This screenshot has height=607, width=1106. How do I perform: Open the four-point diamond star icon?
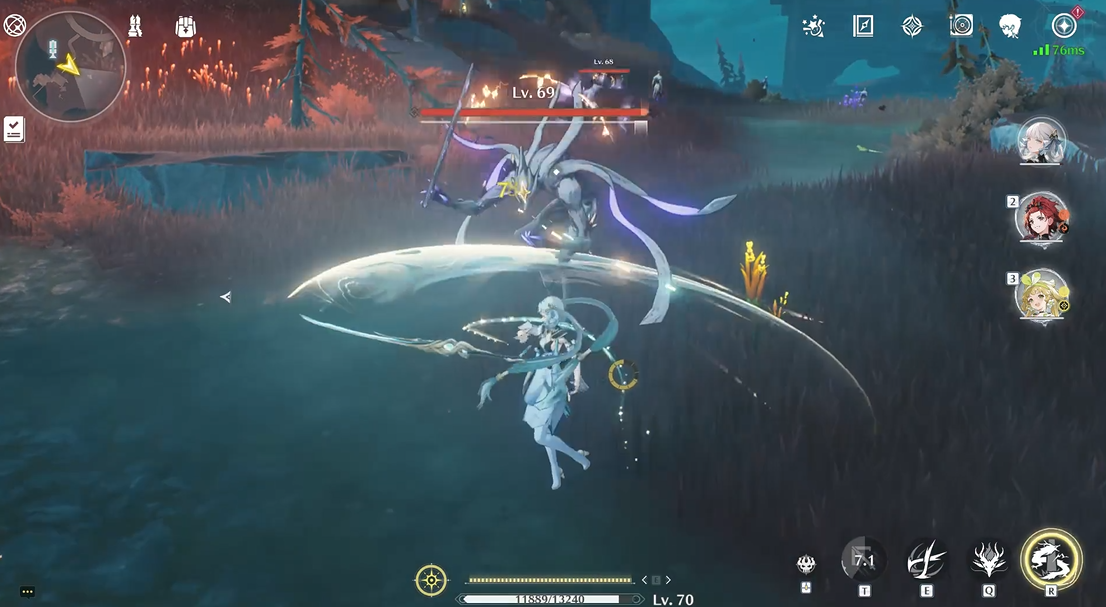coord(912,27)
